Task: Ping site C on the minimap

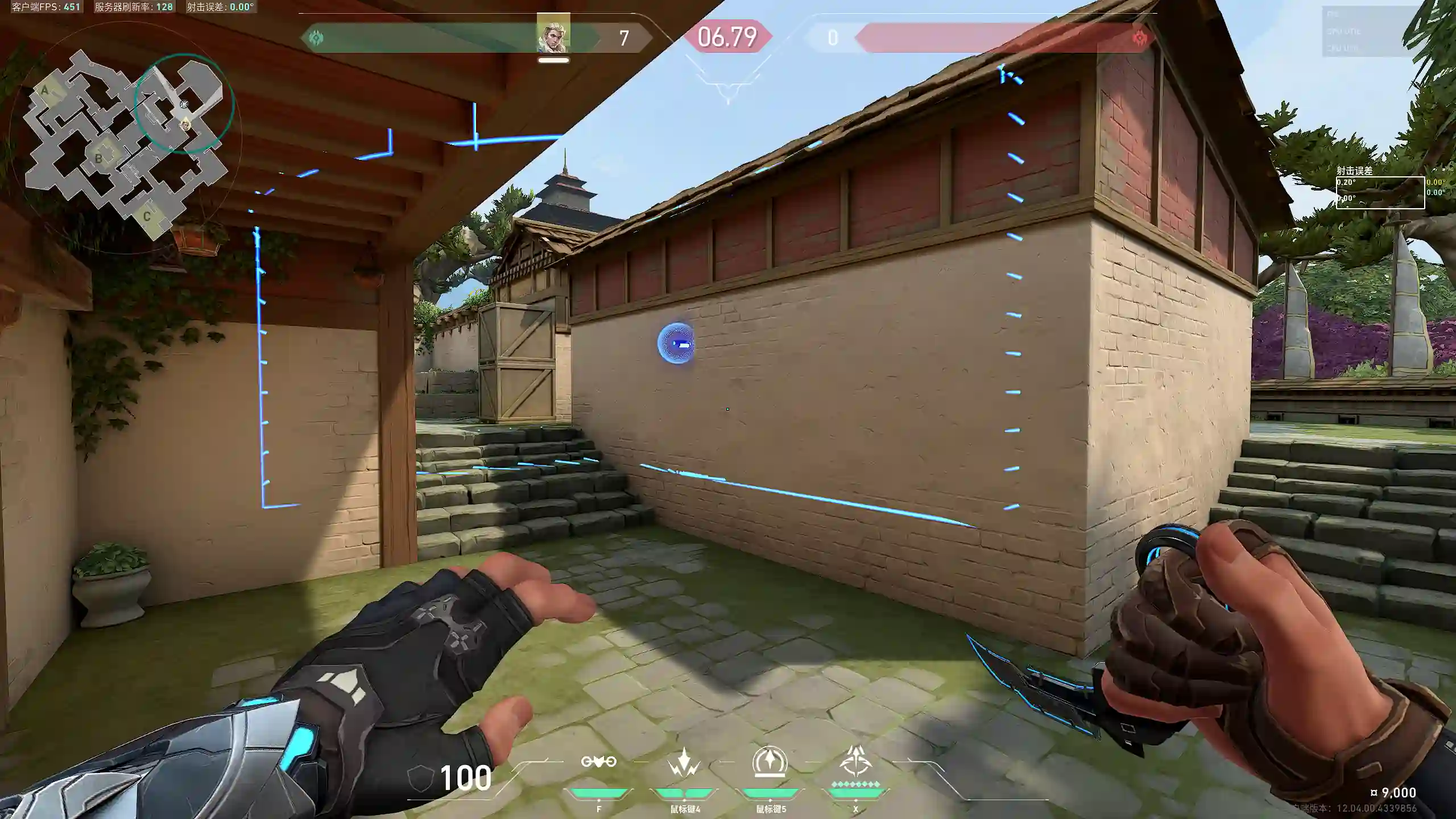Action: [x=147, y=216]
